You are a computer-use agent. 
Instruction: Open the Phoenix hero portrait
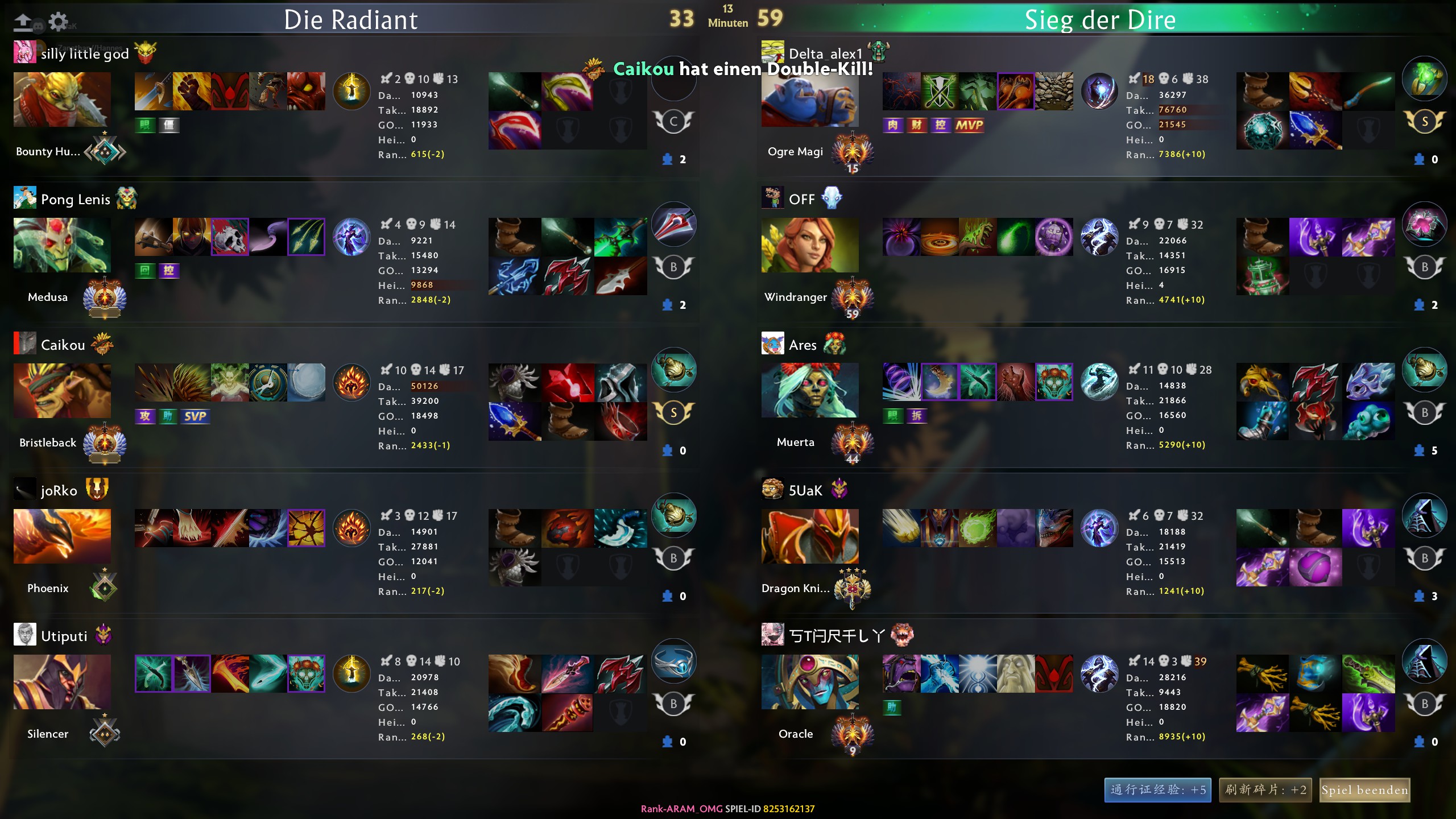pos(62,536)
